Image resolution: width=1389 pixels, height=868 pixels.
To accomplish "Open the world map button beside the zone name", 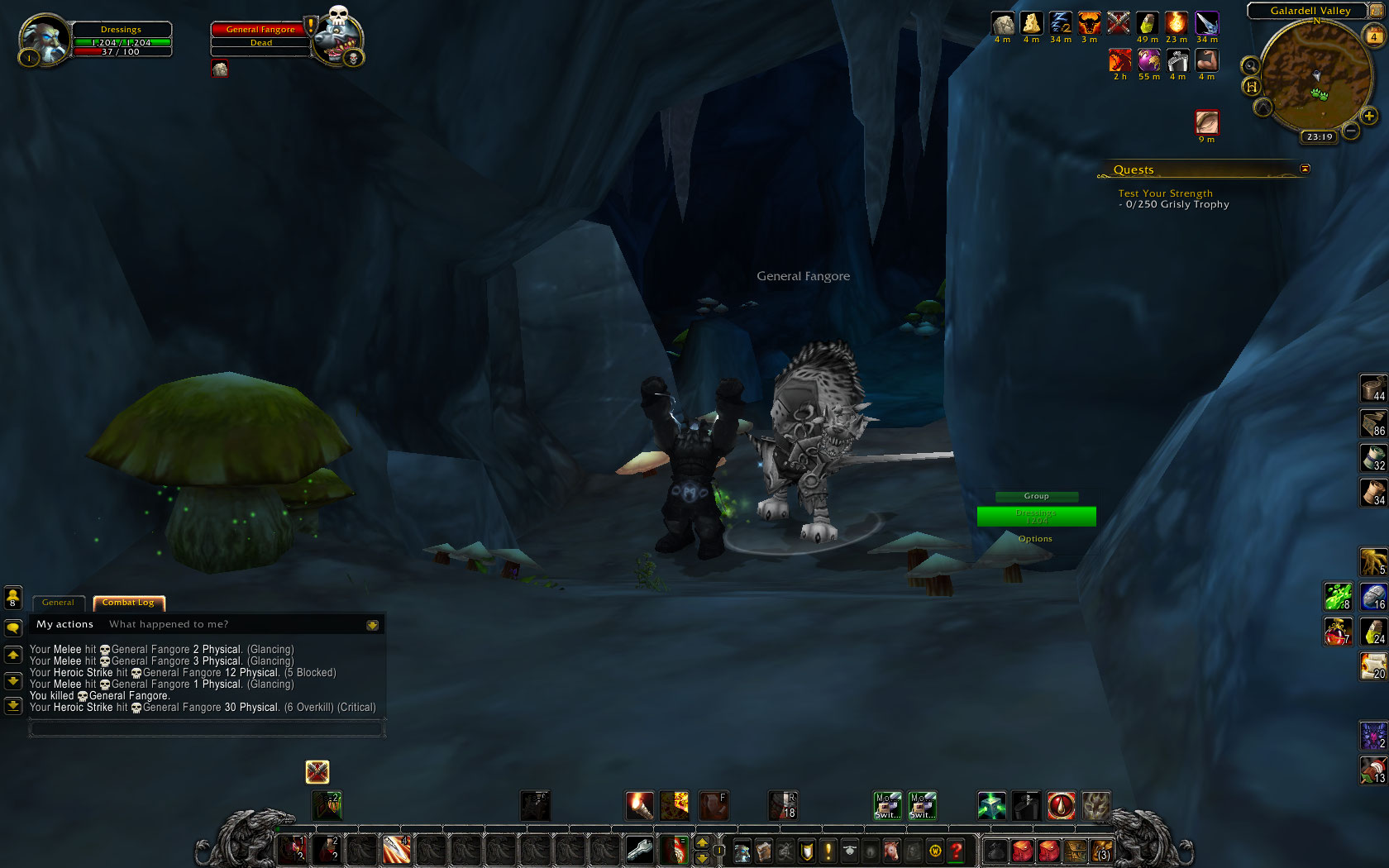I will point(1377,10).
